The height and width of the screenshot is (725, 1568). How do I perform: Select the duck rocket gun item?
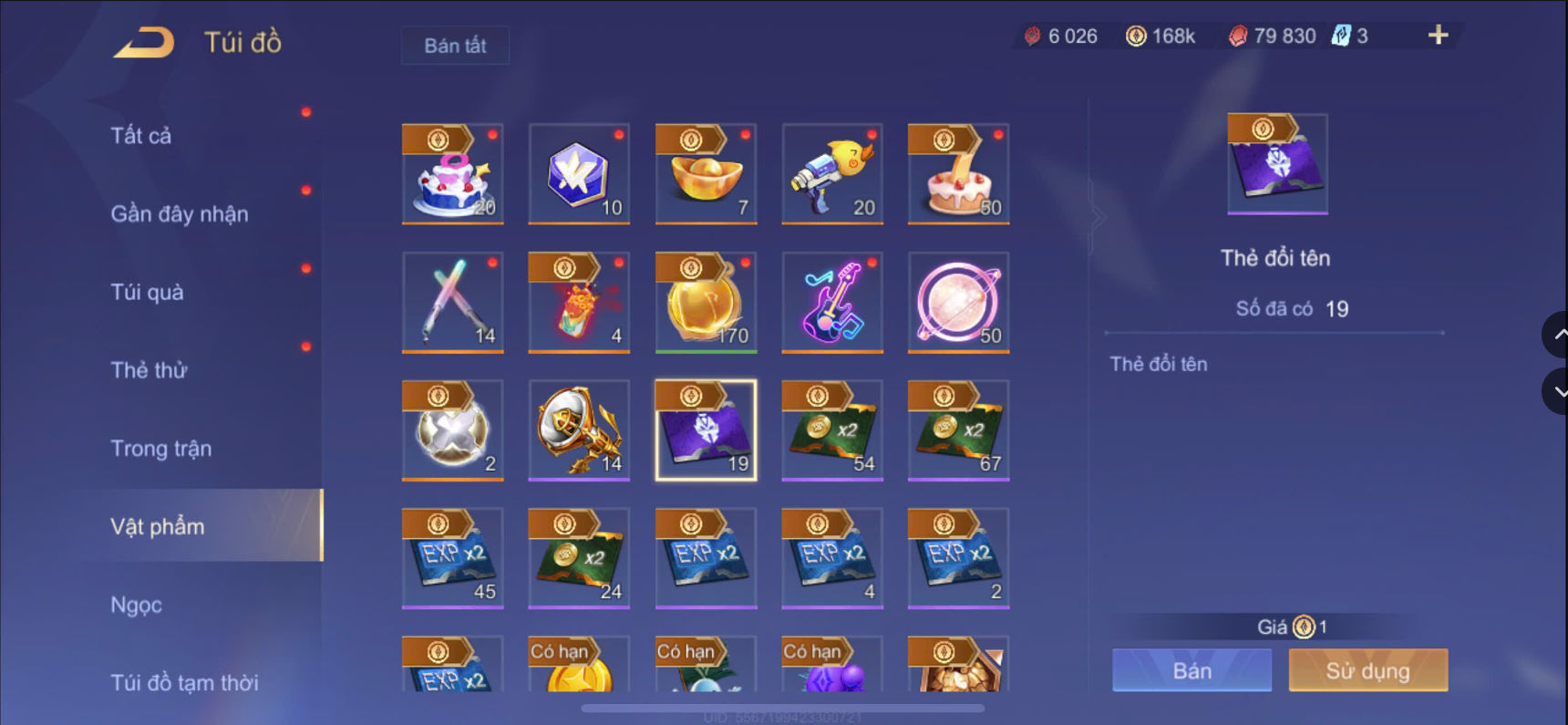point(832,173)
